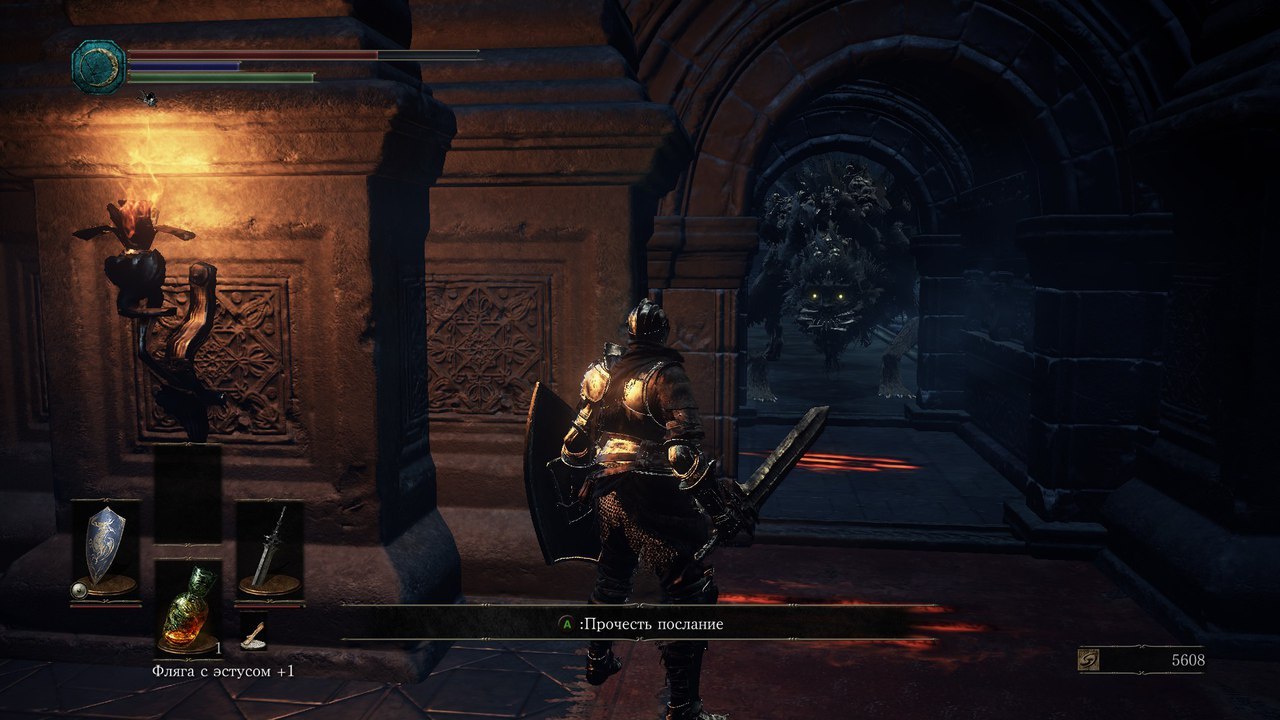Select the greatsword weapon slot
1280x720 pixels.
coord(269,550)
